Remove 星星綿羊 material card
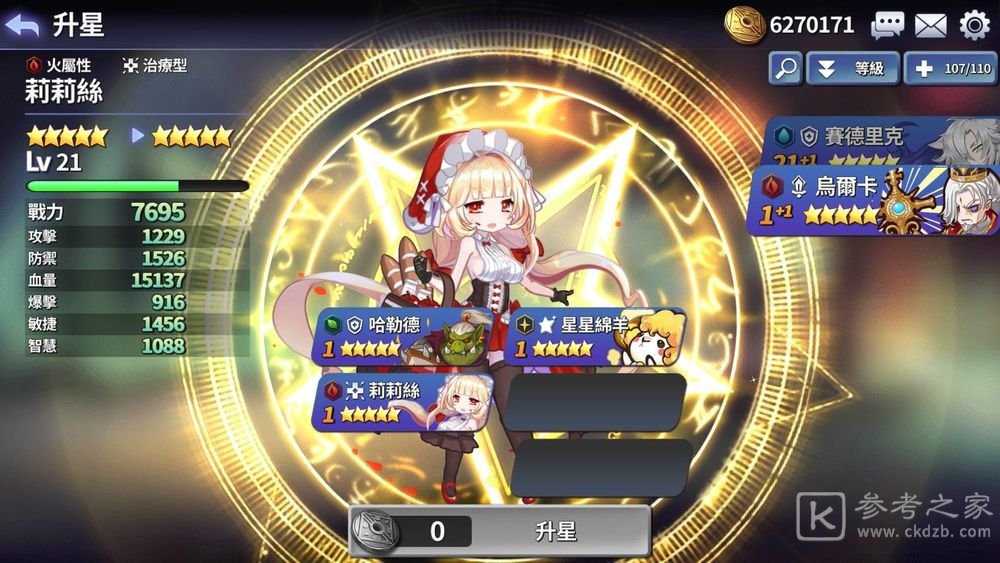Image resolution: width=1000 pixels, height=563 pixels. click(x=596, y=336)
